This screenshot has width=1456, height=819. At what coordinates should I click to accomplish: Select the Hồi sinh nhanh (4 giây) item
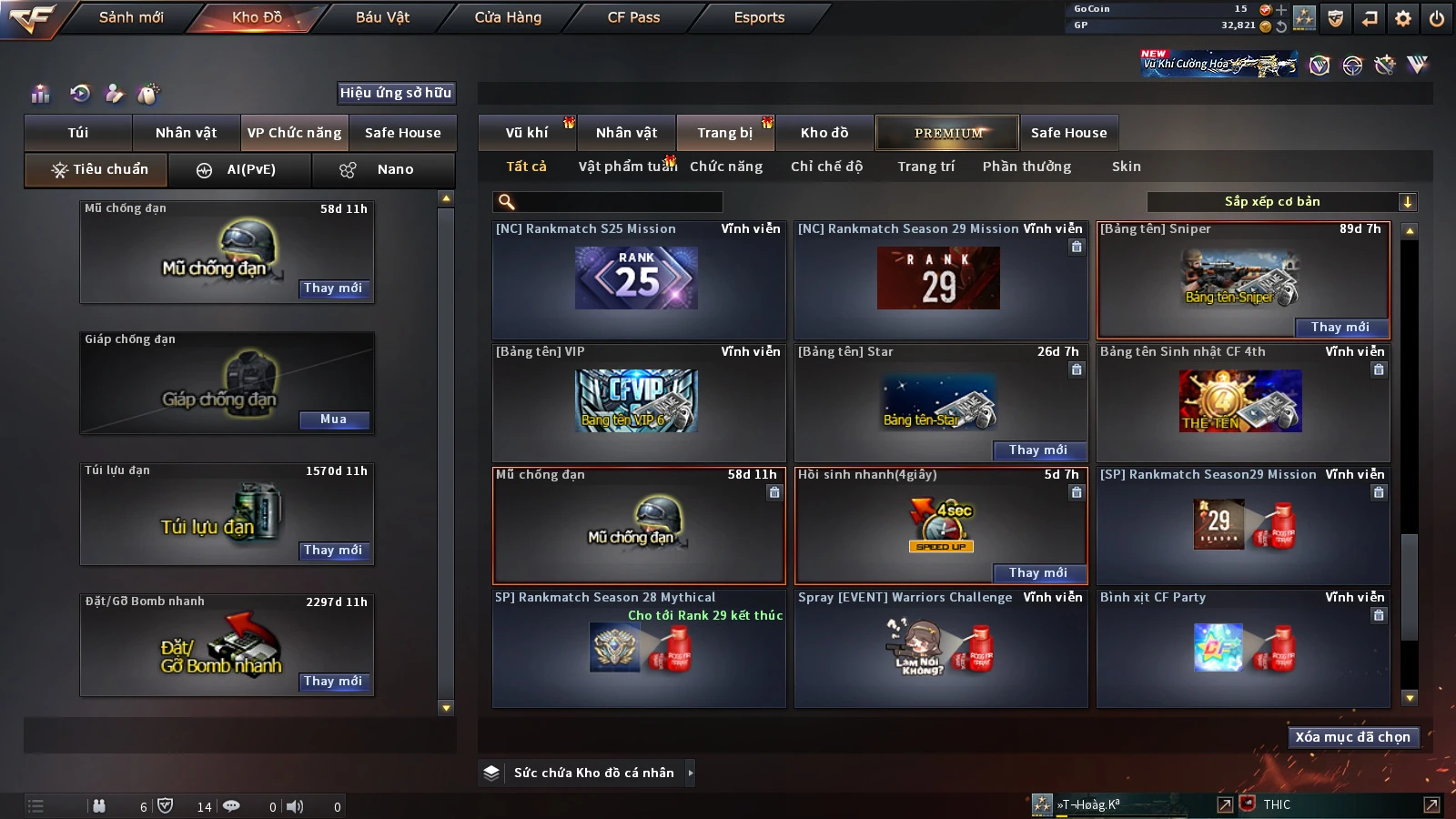[940, 523]
